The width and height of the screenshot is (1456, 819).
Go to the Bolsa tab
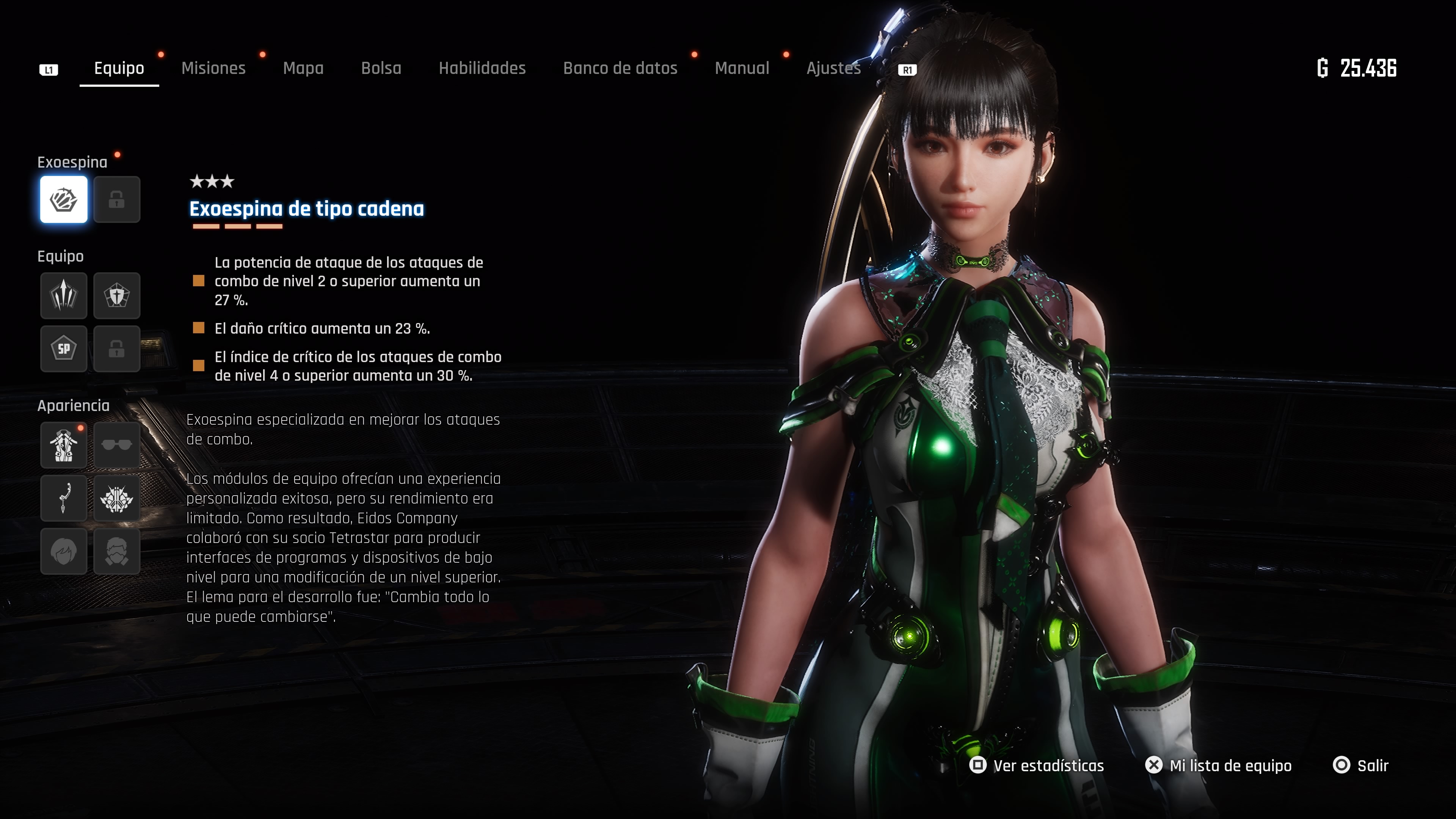[381, 68]
